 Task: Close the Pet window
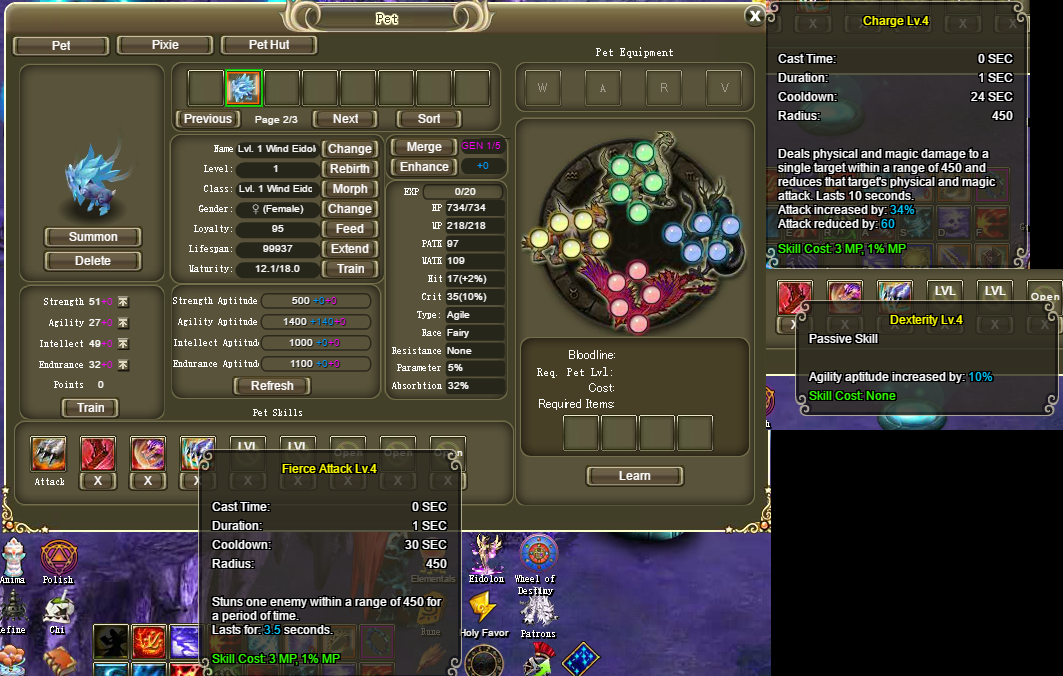click(755, 15)
